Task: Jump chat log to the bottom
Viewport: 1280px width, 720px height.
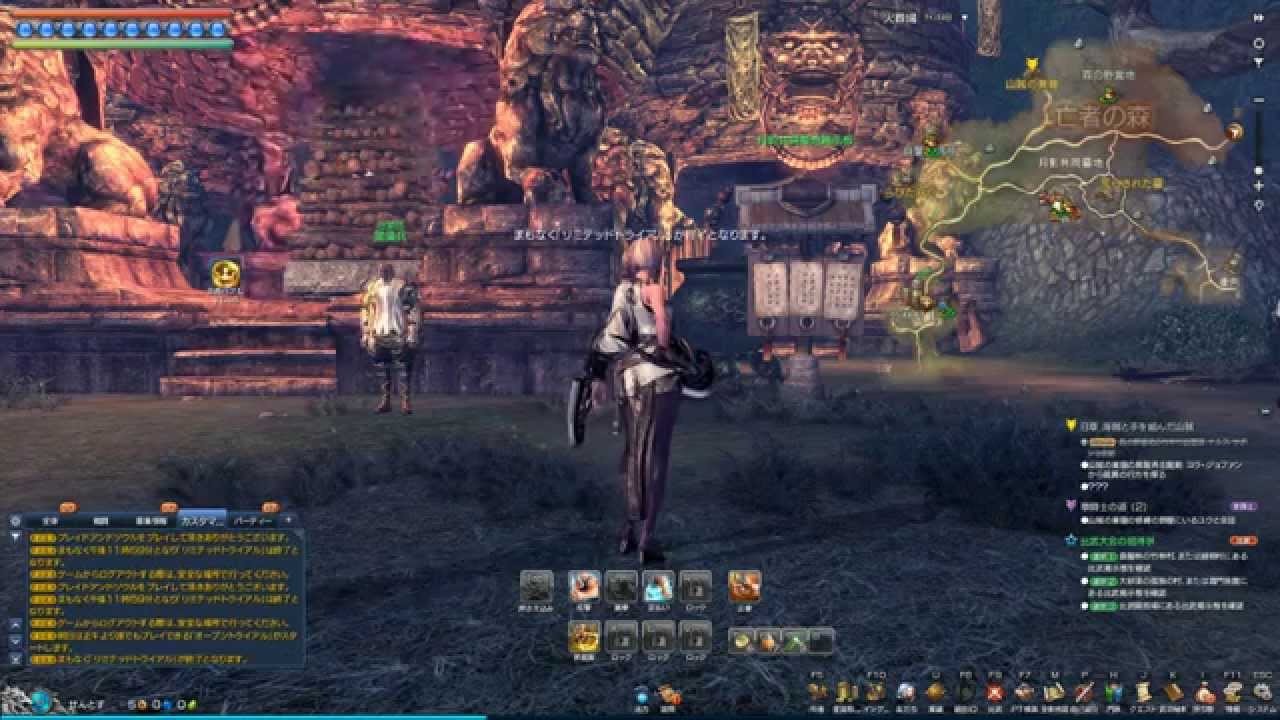Action: 15,659
